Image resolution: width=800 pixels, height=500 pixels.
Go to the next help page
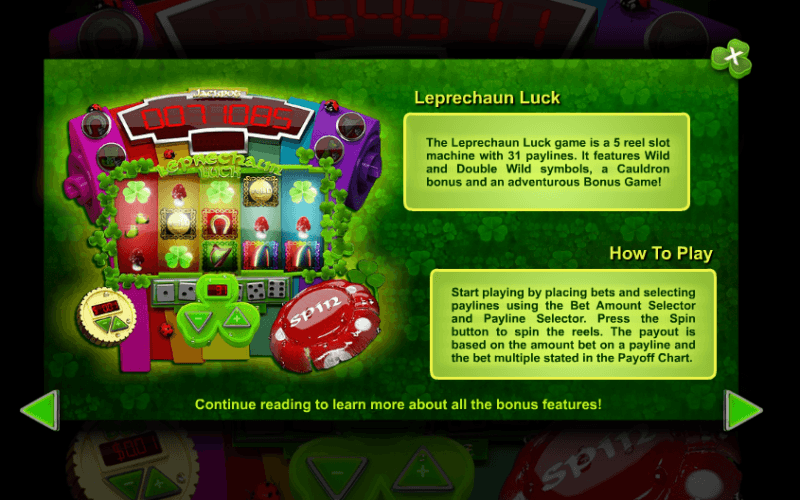pyautogui.click(x=743, y=410)
